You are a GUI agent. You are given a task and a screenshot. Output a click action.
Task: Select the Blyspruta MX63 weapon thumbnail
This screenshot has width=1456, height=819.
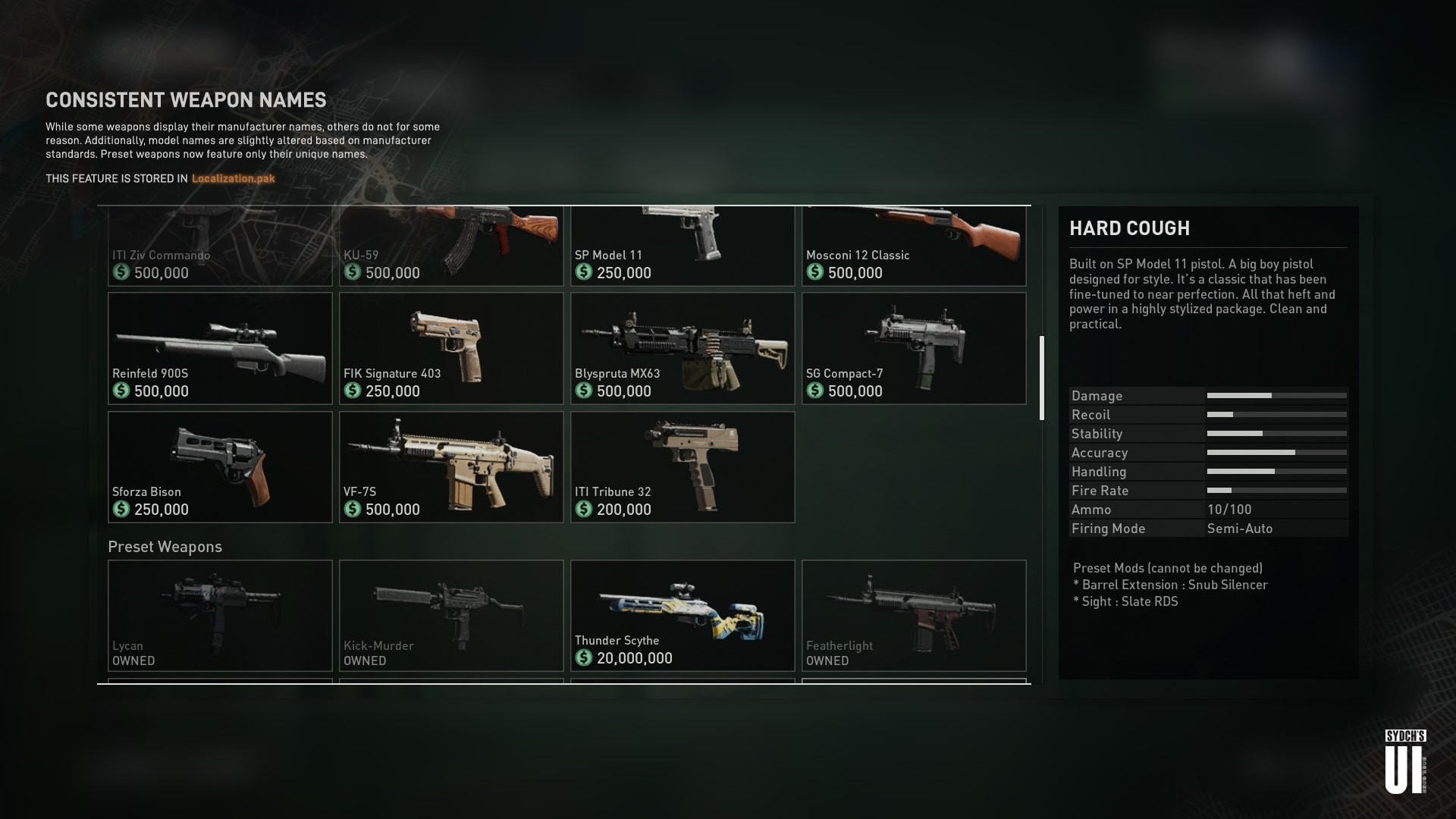(682, 348)
